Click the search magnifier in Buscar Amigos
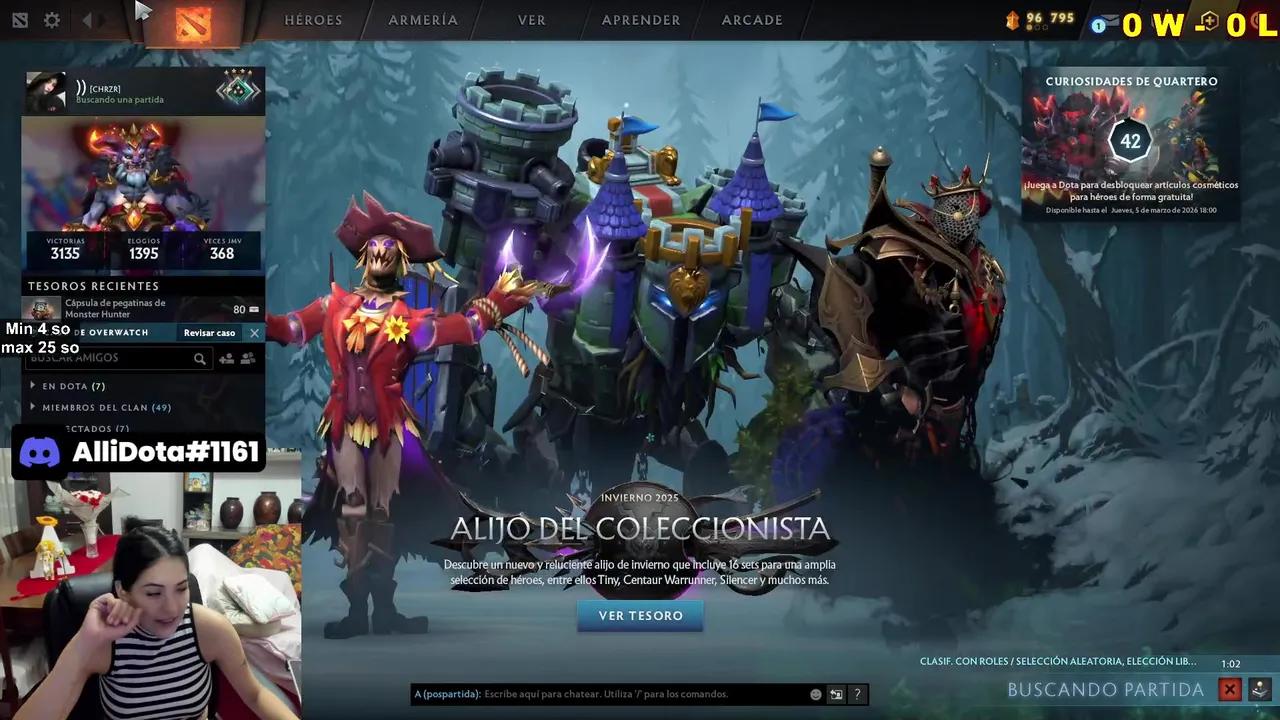The width and height of the screenshot is (1280, 720). point(200,358)
